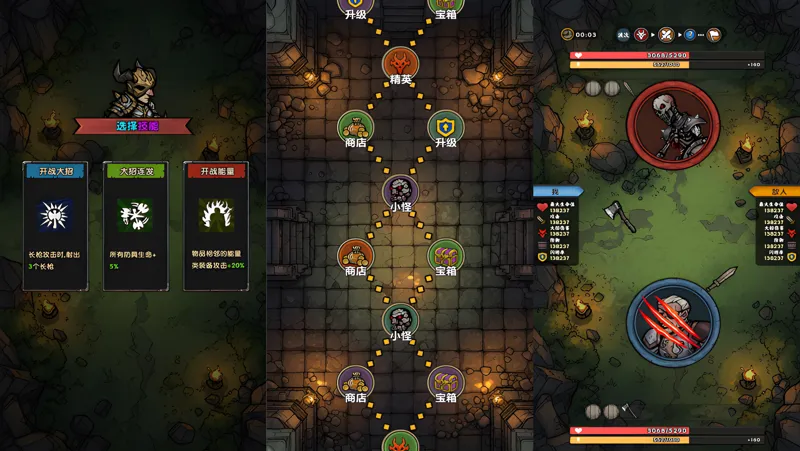Screen dimensions: 800x451
Task: Click the white flag icon
Action: pos(714,35)
